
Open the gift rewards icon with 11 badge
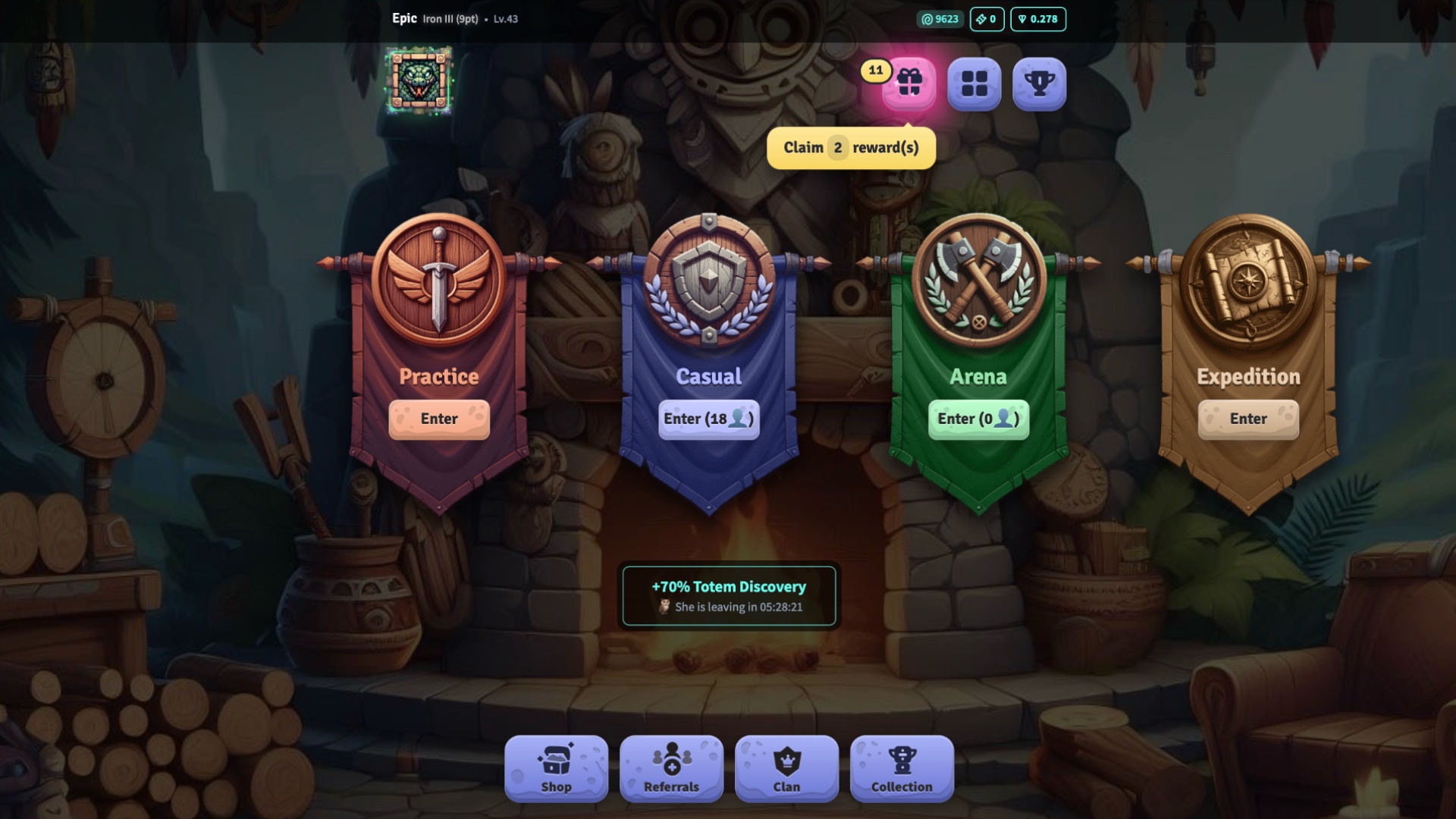click(909, 84)
